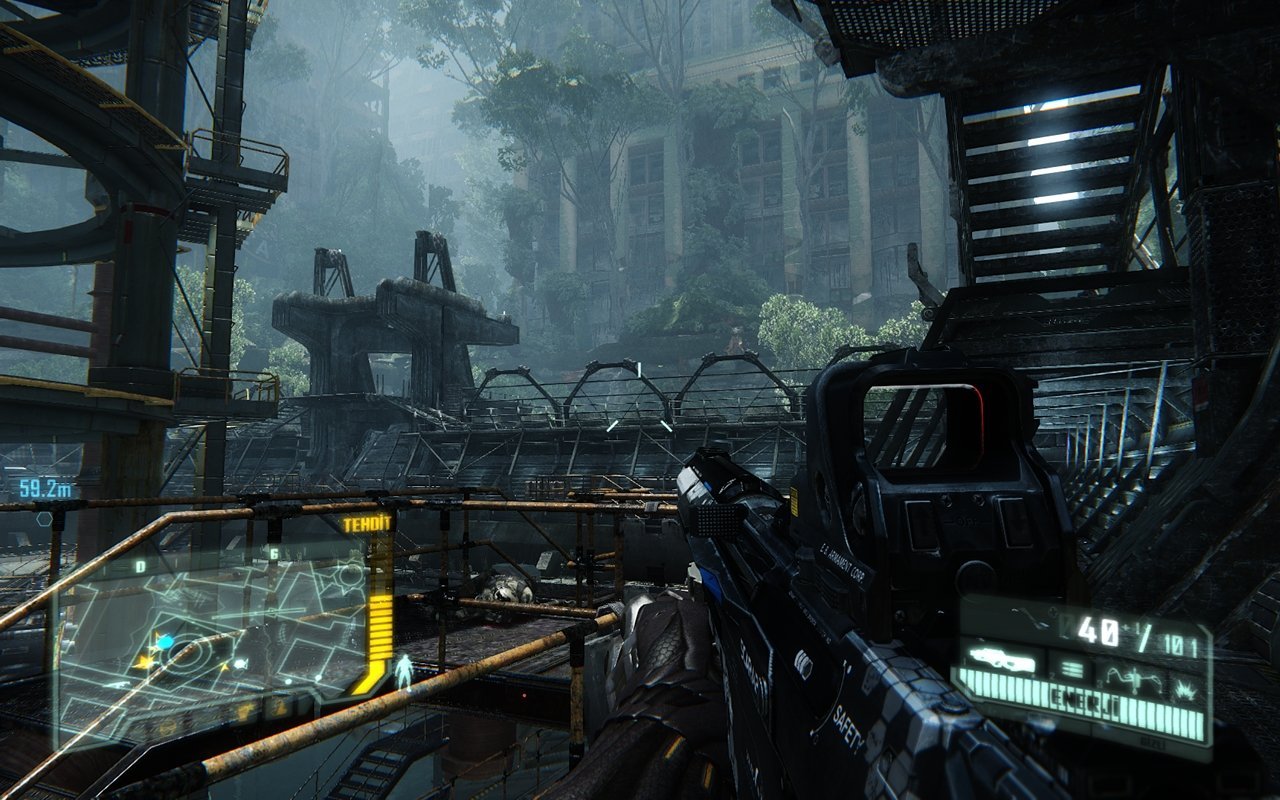Screen dimensions: 1280x800
Task: Choose the three-bar fire mode icon
Action: point(1072,668)
